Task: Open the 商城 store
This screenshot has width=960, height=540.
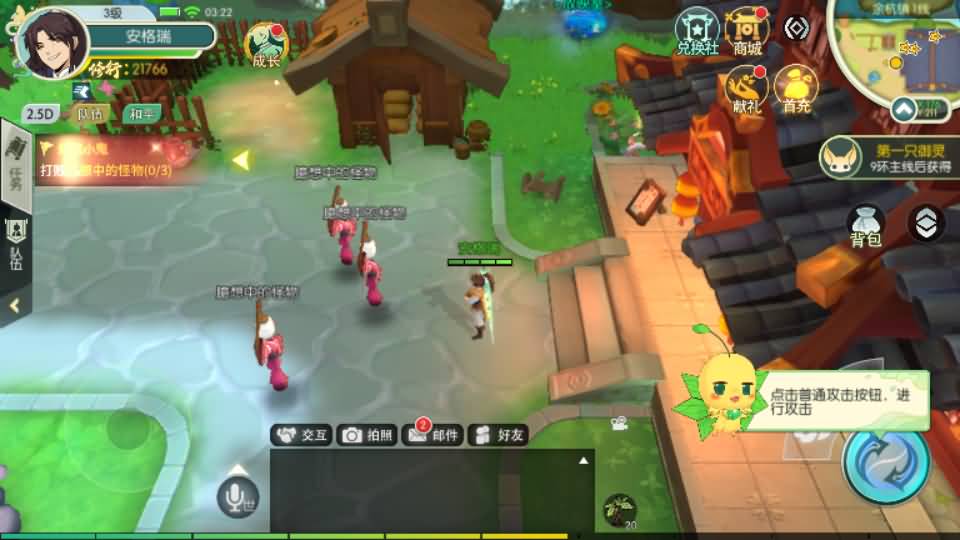Action: pos(747,32)
